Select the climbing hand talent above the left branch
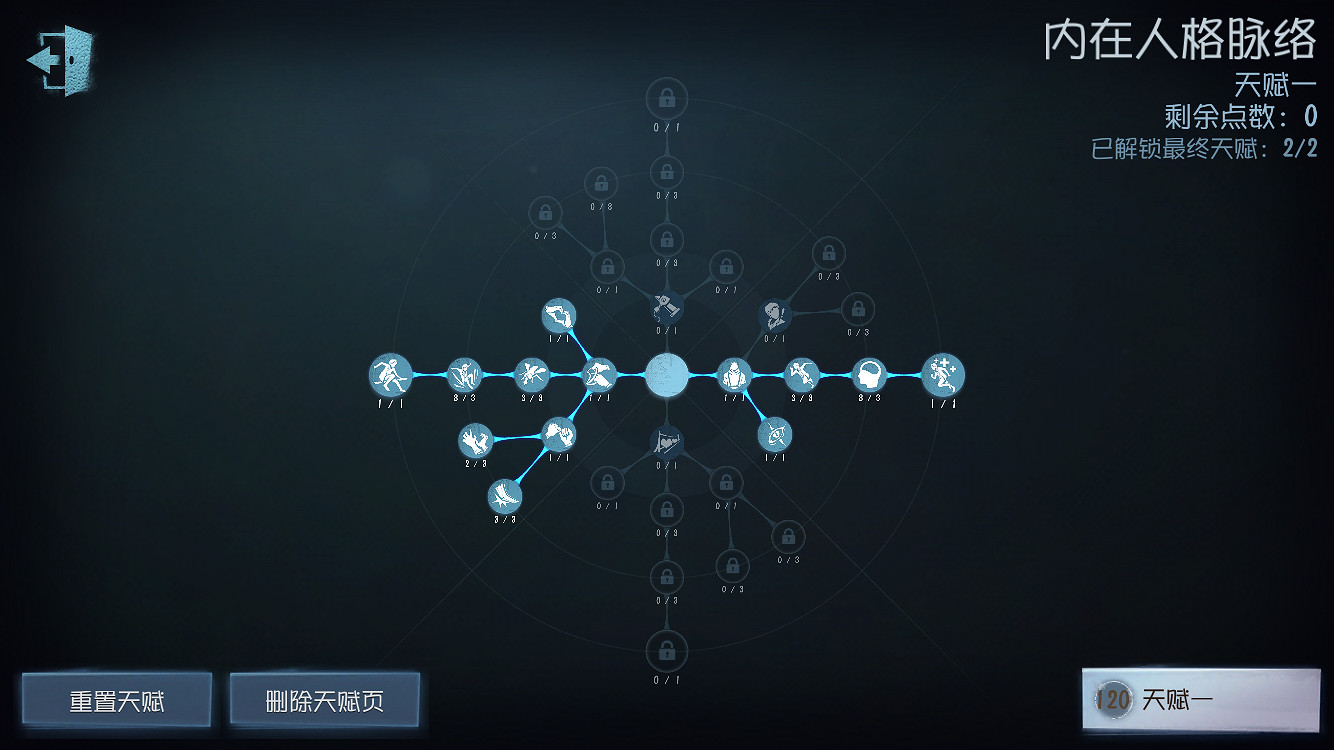Image resolution: width=1334 pixels, height=750 pixels. point(558,315)
